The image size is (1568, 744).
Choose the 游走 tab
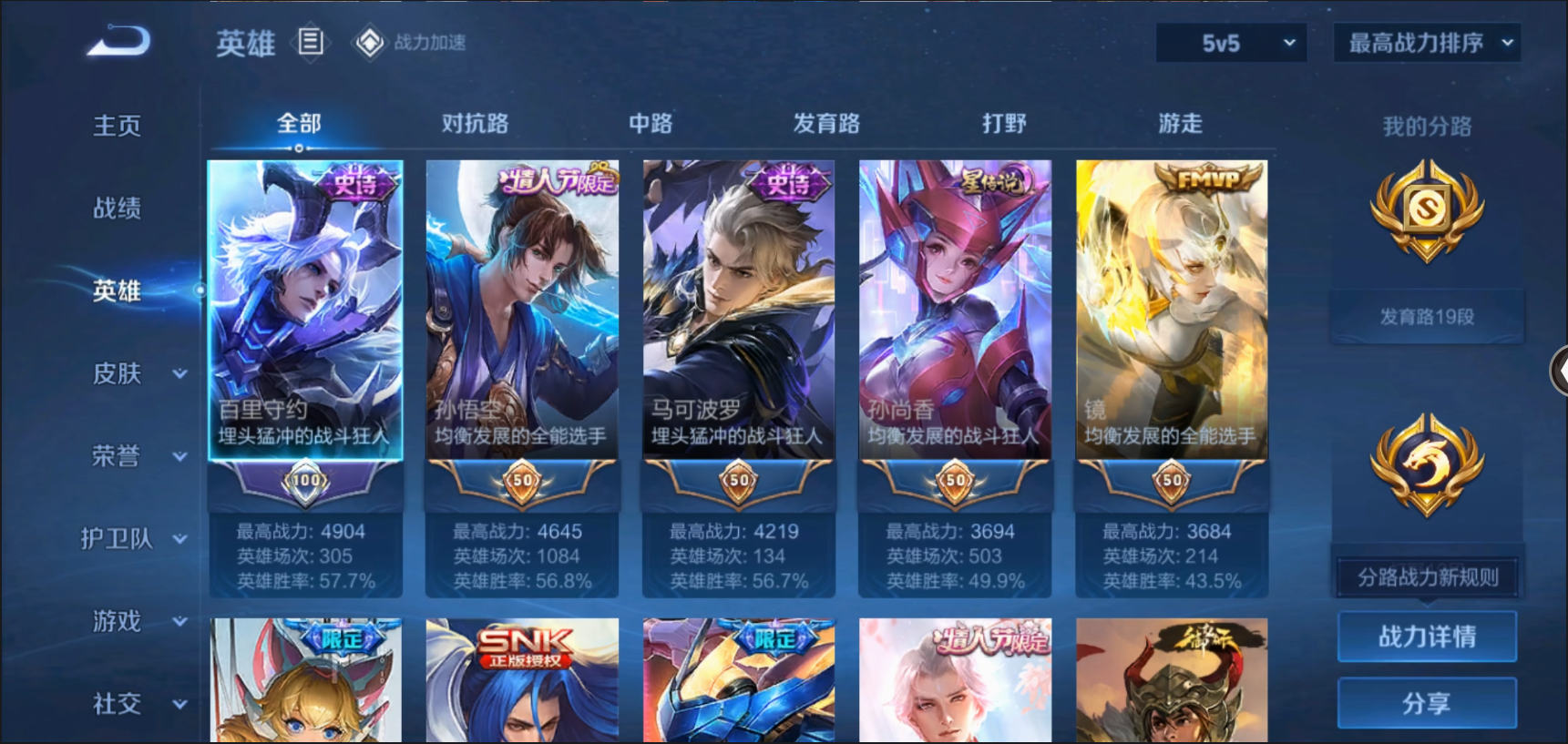1180,124
